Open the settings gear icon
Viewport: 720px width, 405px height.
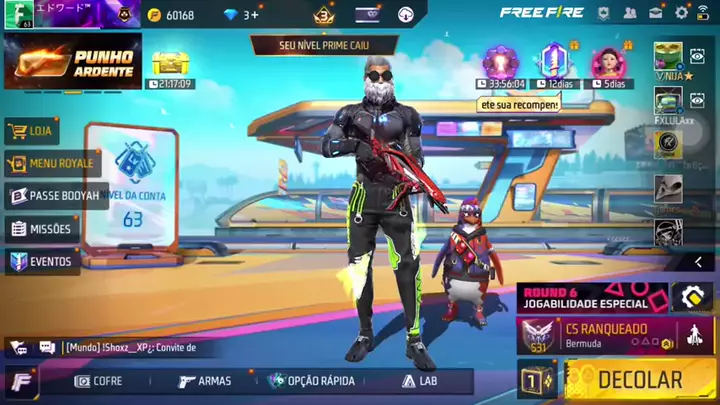pyautogui.click(x=682, y=13)
